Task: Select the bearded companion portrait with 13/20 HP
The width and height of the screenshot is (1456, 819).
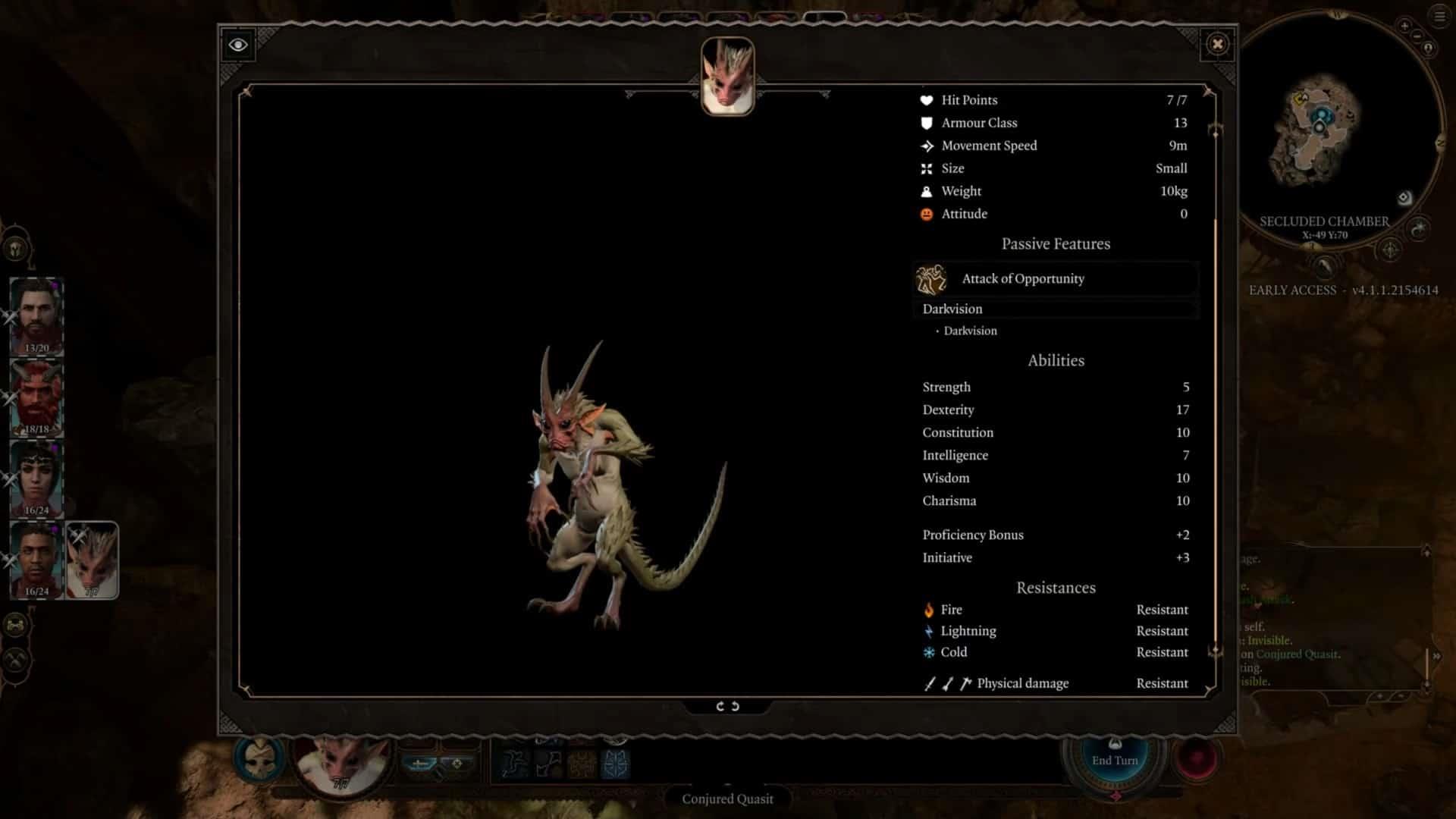Action: click(36, 316)
